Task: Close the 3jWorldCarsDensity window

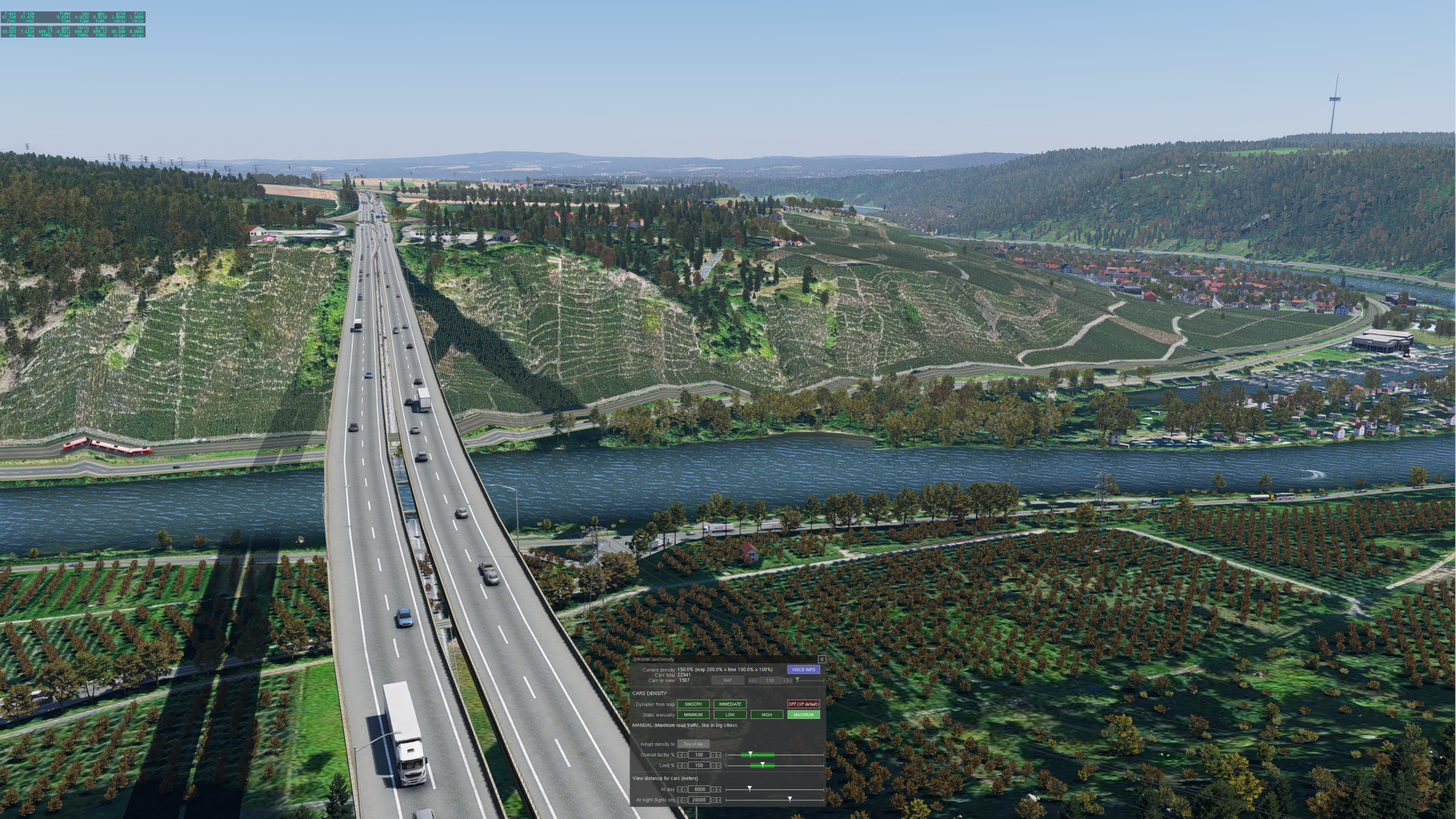Action: [821, 659]
